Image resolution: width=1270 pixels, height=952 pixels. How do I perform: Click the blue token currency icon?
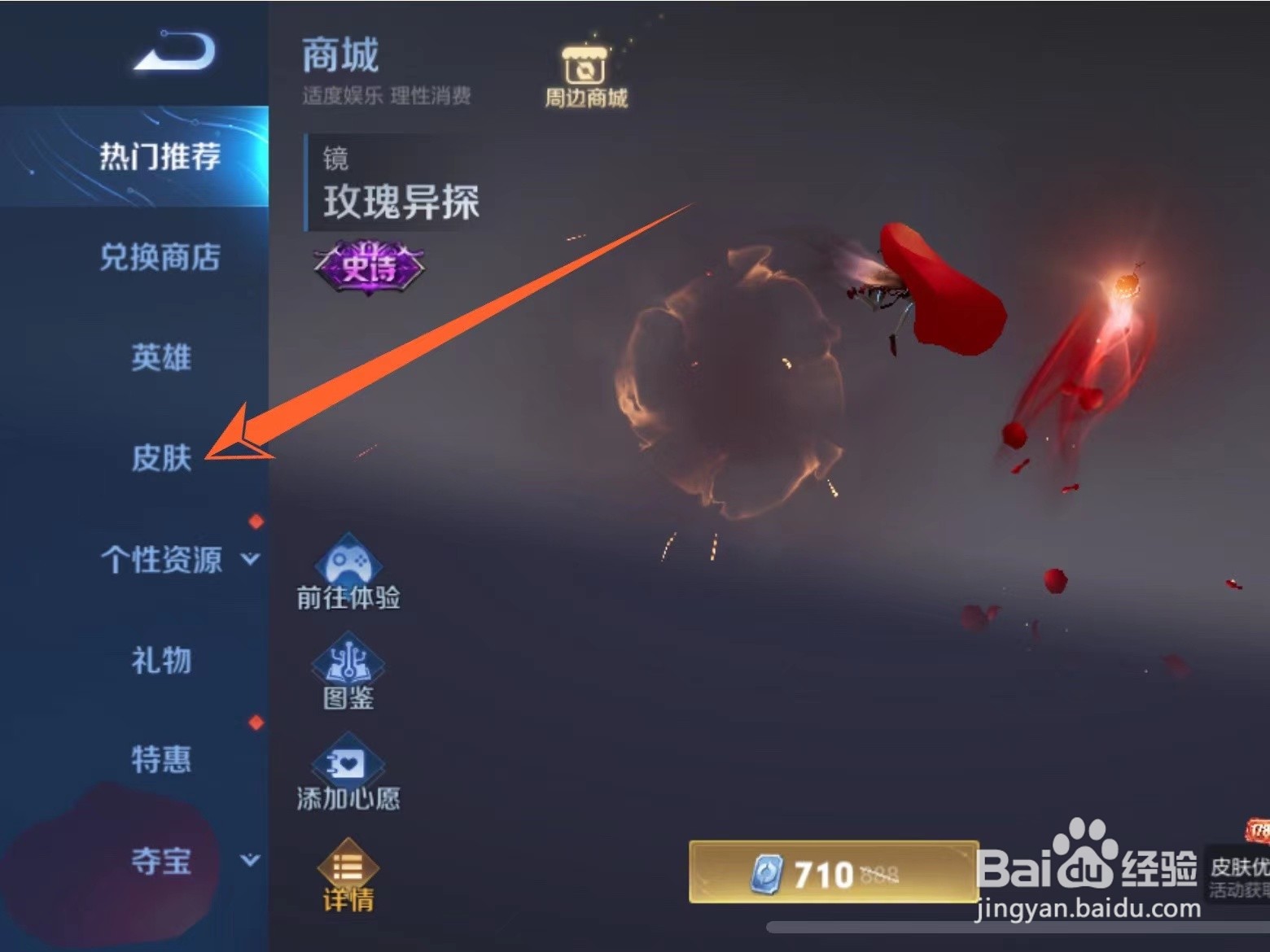(x=769, y=875)
